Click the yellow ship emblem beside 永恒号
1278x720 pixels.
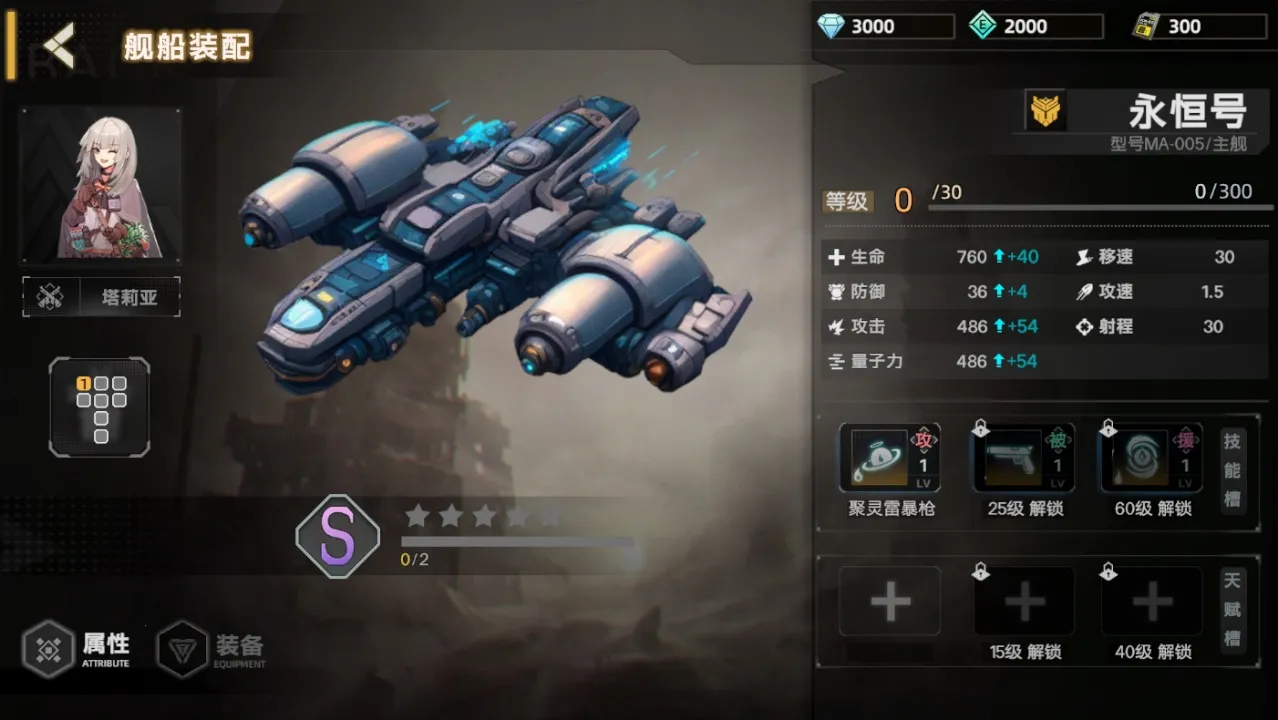tap(1045, 111)
